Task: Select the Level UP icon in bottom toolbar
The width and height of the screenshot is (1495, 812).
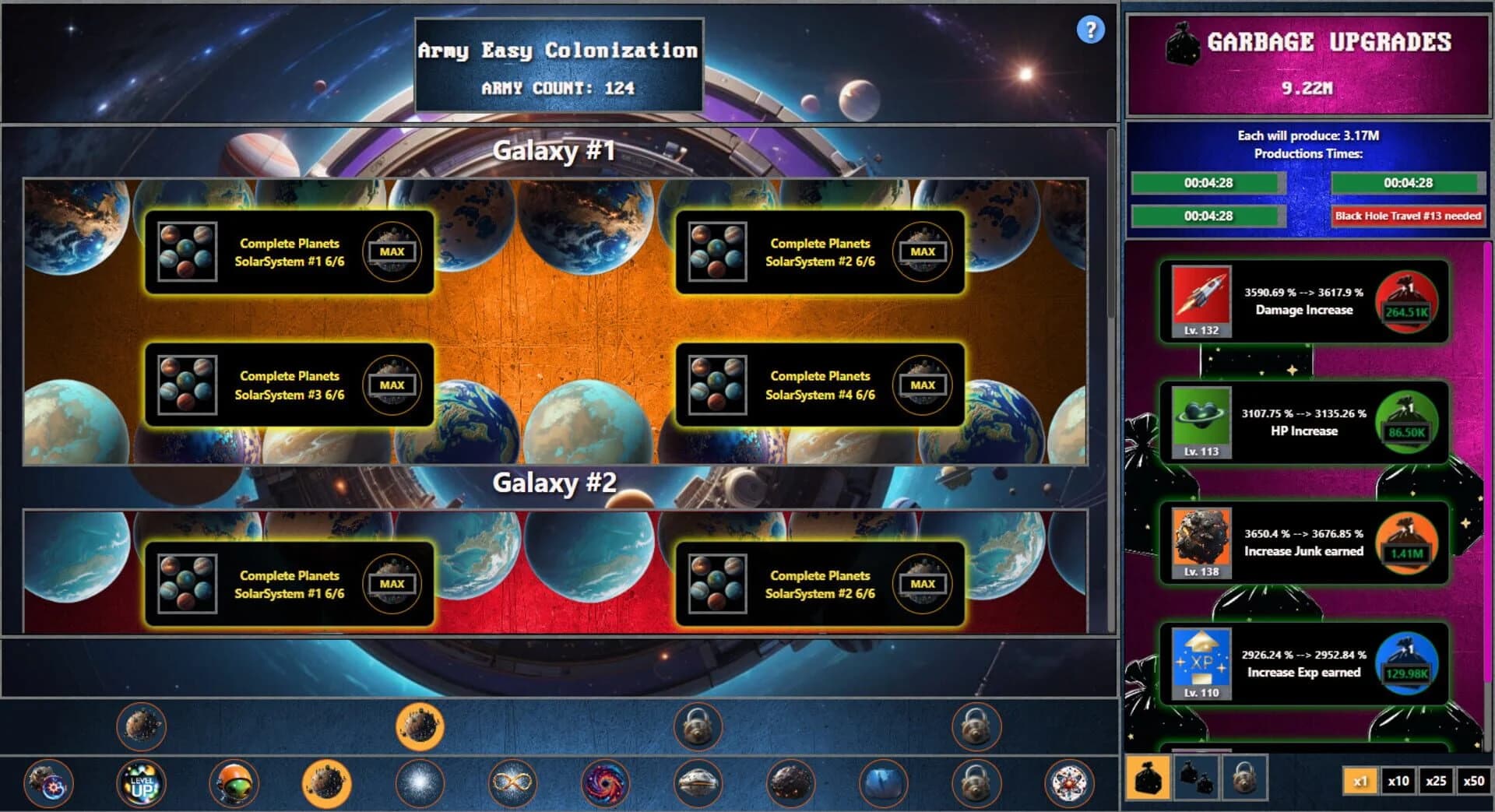Action: 141,784
